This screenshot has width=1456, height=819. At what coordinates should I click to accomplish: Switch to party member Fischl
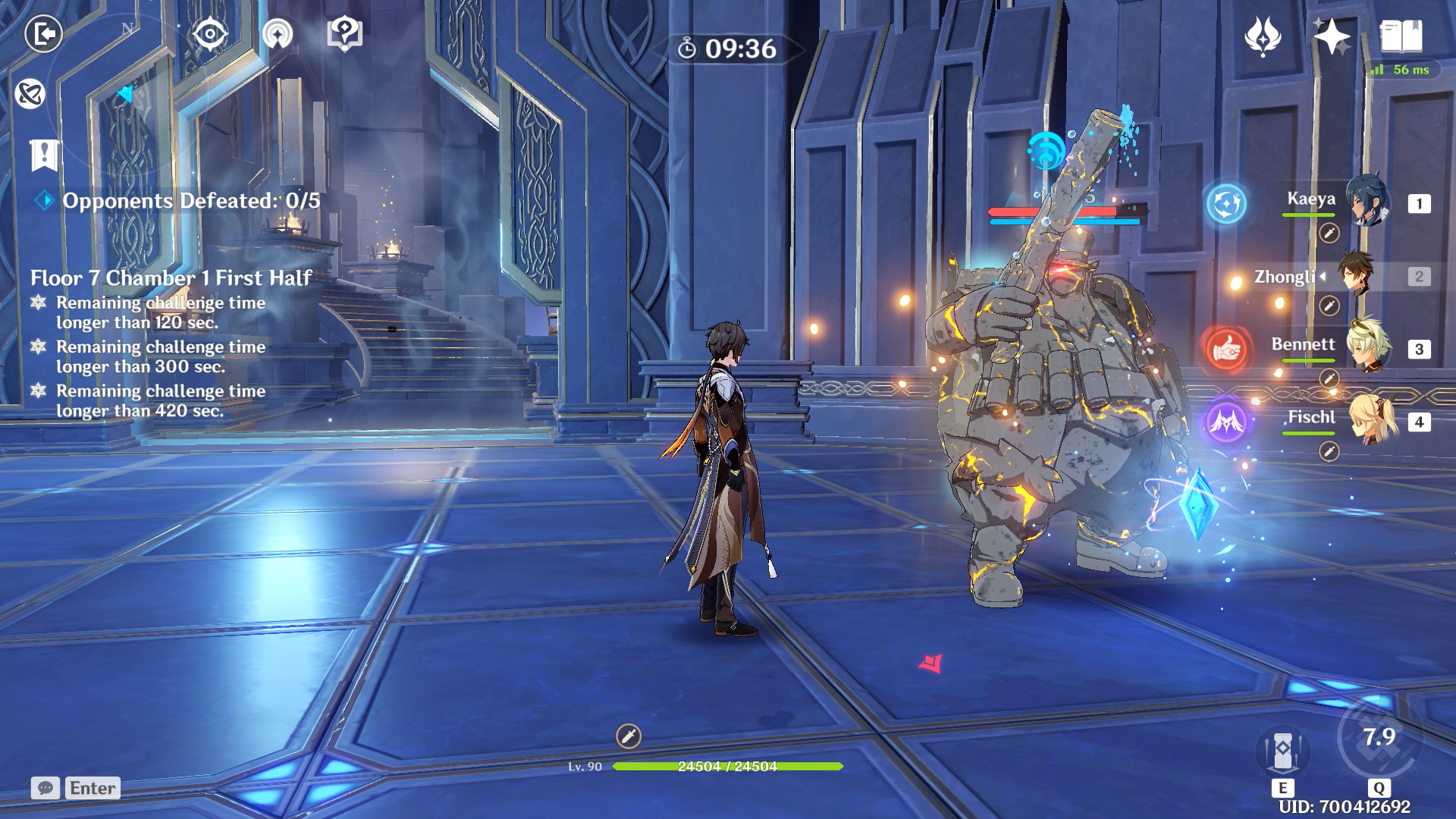(1373, 420)
